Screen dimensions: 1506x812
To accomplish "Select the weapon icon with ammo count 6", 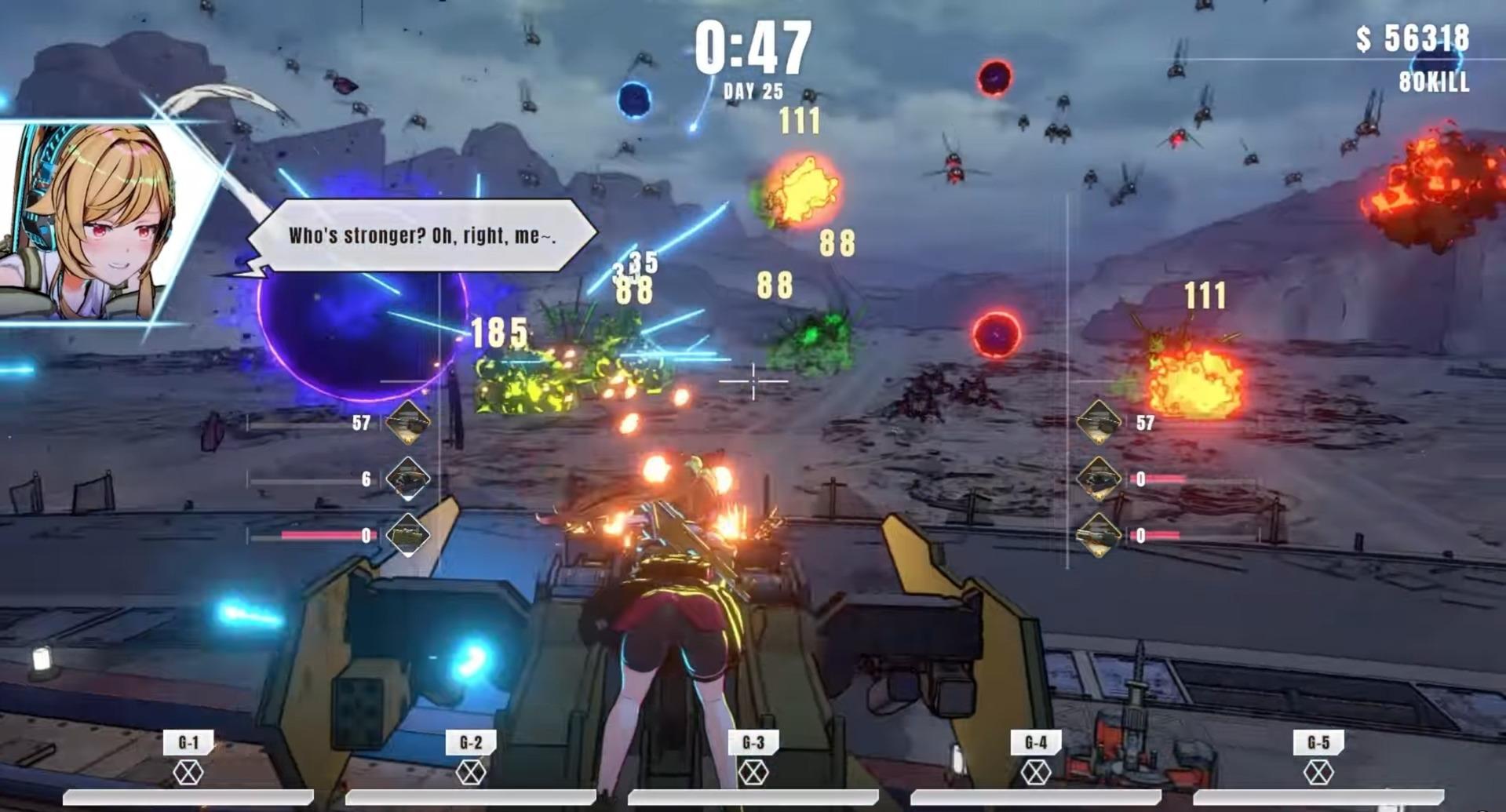I will click(x=407, y=479).
